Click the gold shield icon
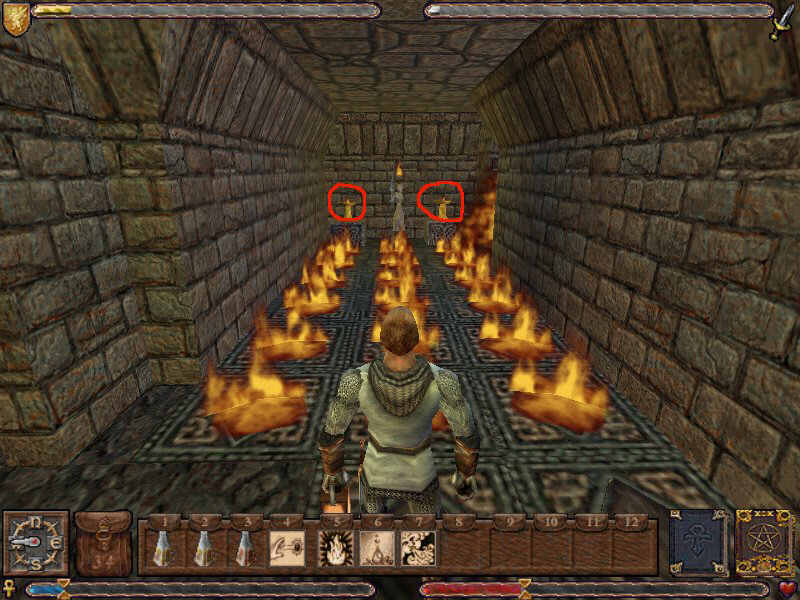Viewport: 800px width, 600px height. click(16, 19)
